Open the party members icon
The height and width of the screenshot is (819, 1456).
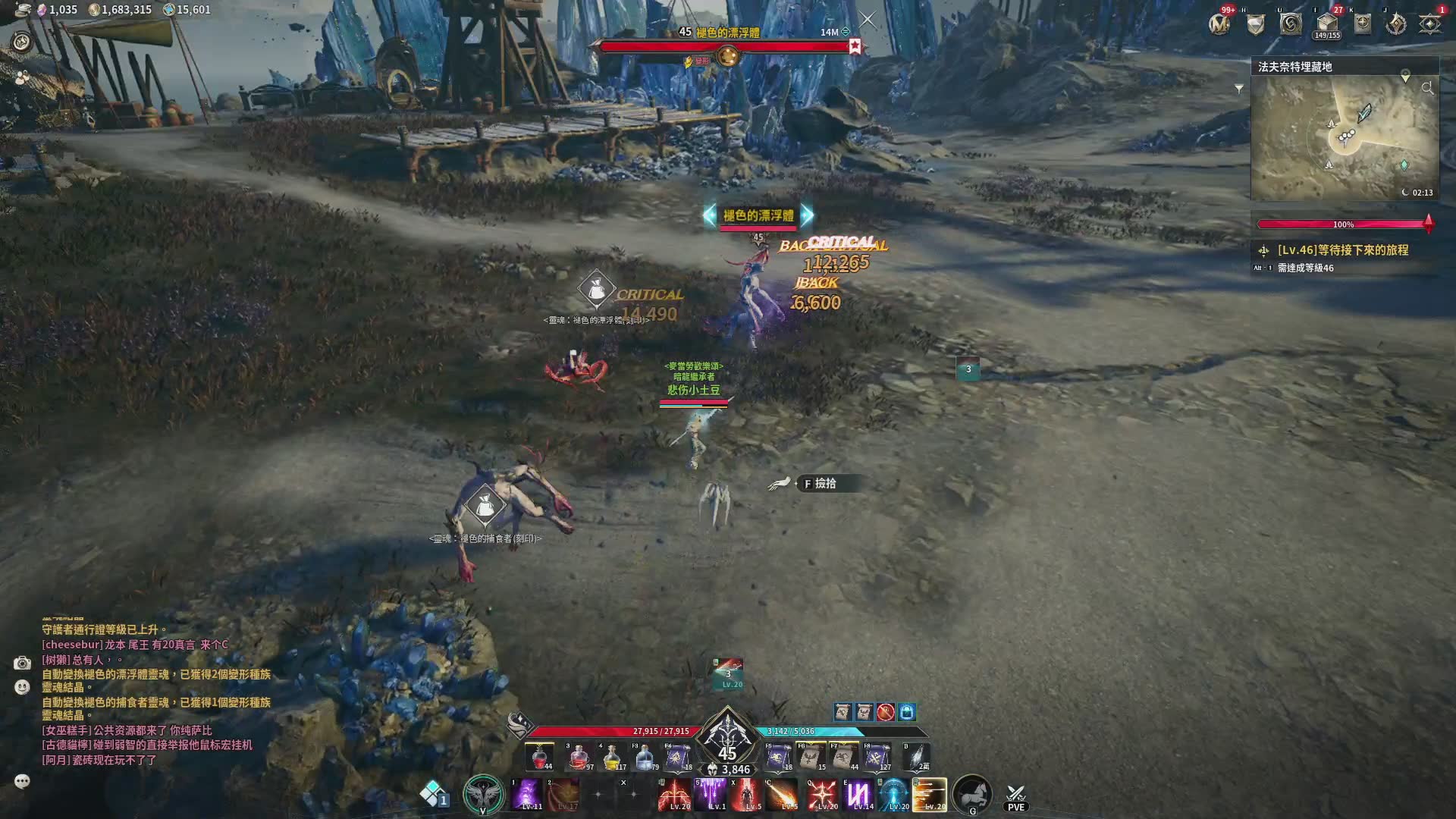click(x=22, y=77)
